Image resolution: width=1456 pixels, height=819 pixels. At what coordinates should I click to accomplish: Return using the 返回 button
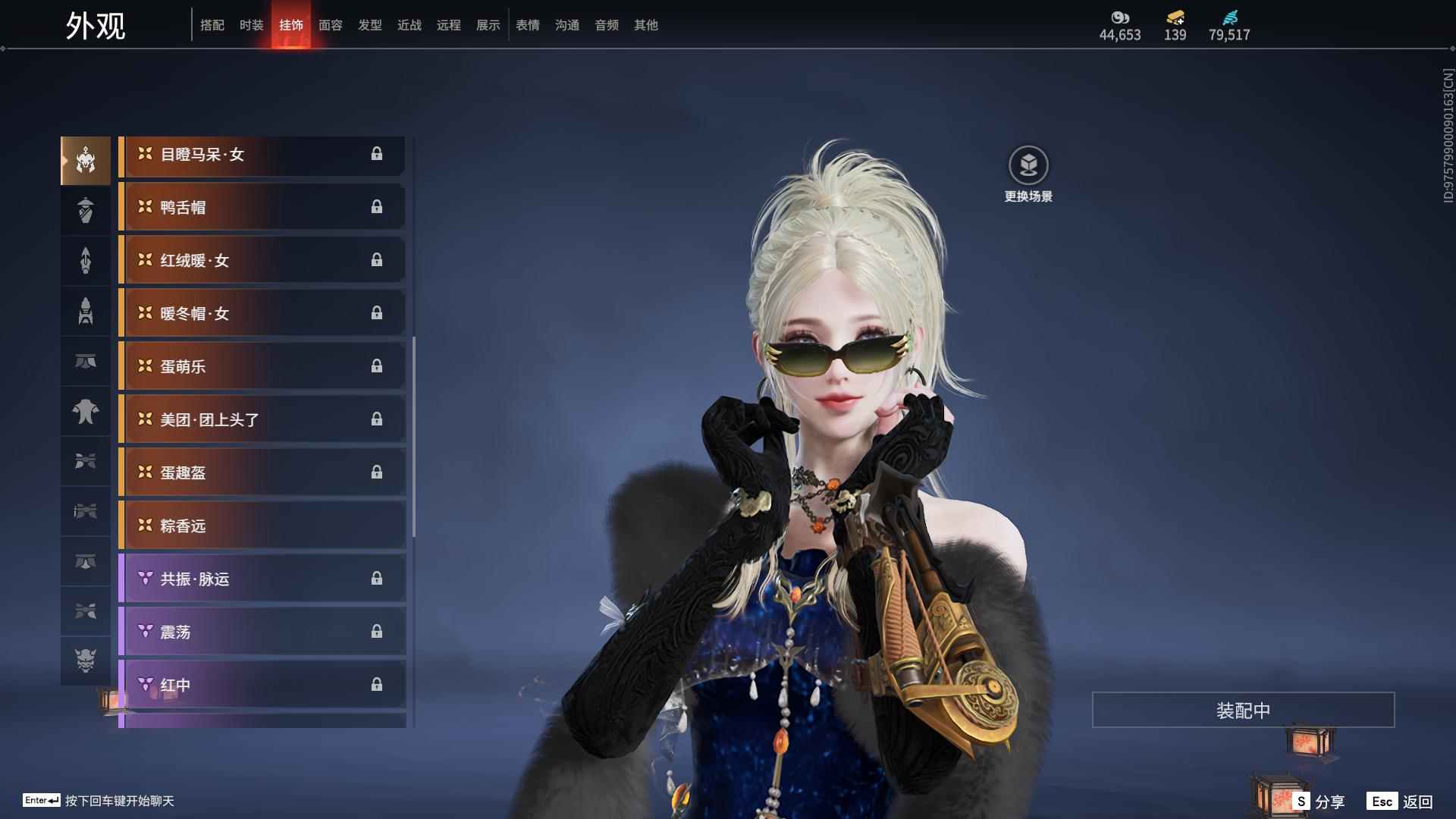pyautogui.click(x=1401, y=801)
